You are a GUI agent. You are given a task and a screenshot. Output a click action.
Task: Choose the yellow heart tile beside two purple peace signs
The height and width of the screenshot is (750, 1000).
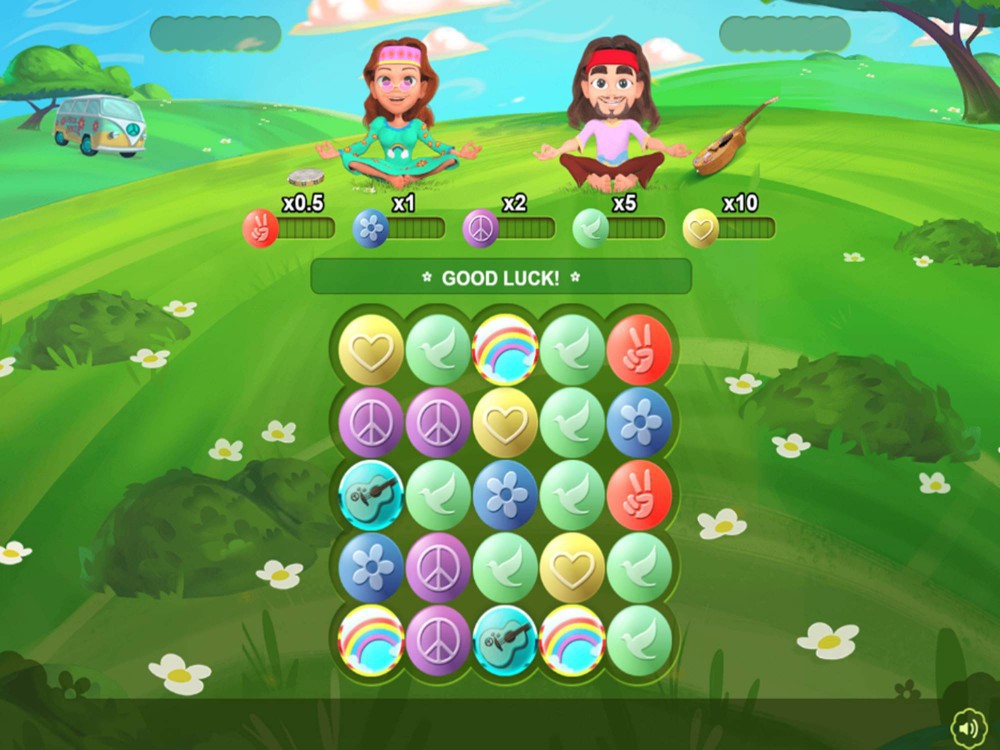pos(505,422)
